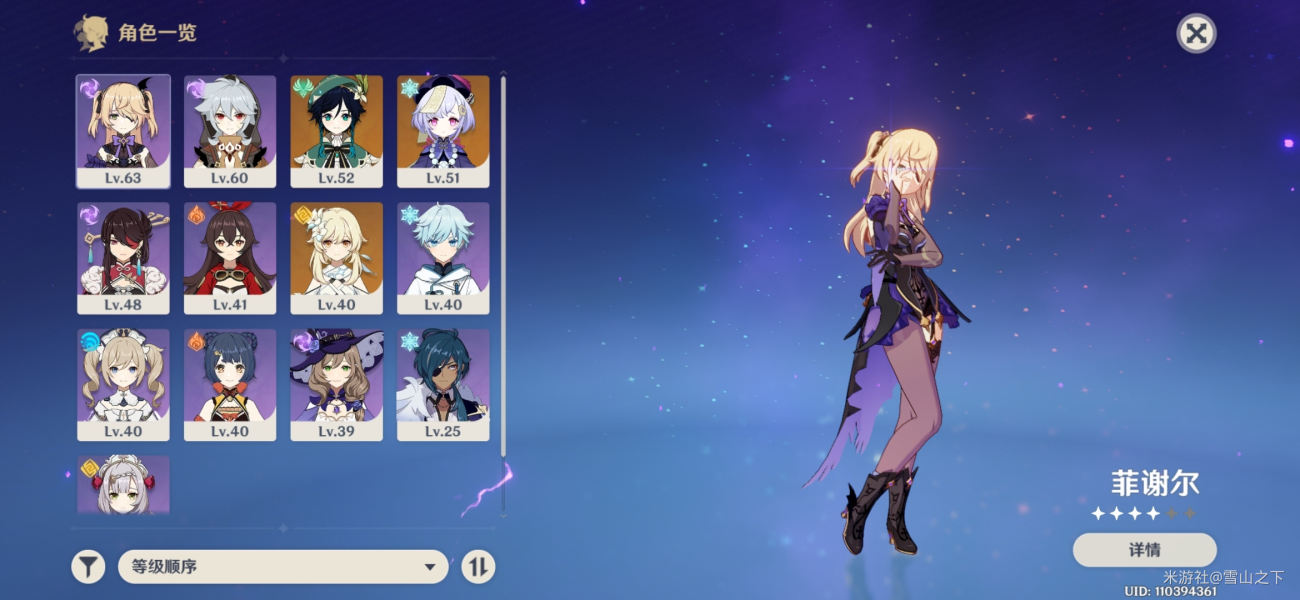Pick Beidou at Lv.48

coord(123,258)
